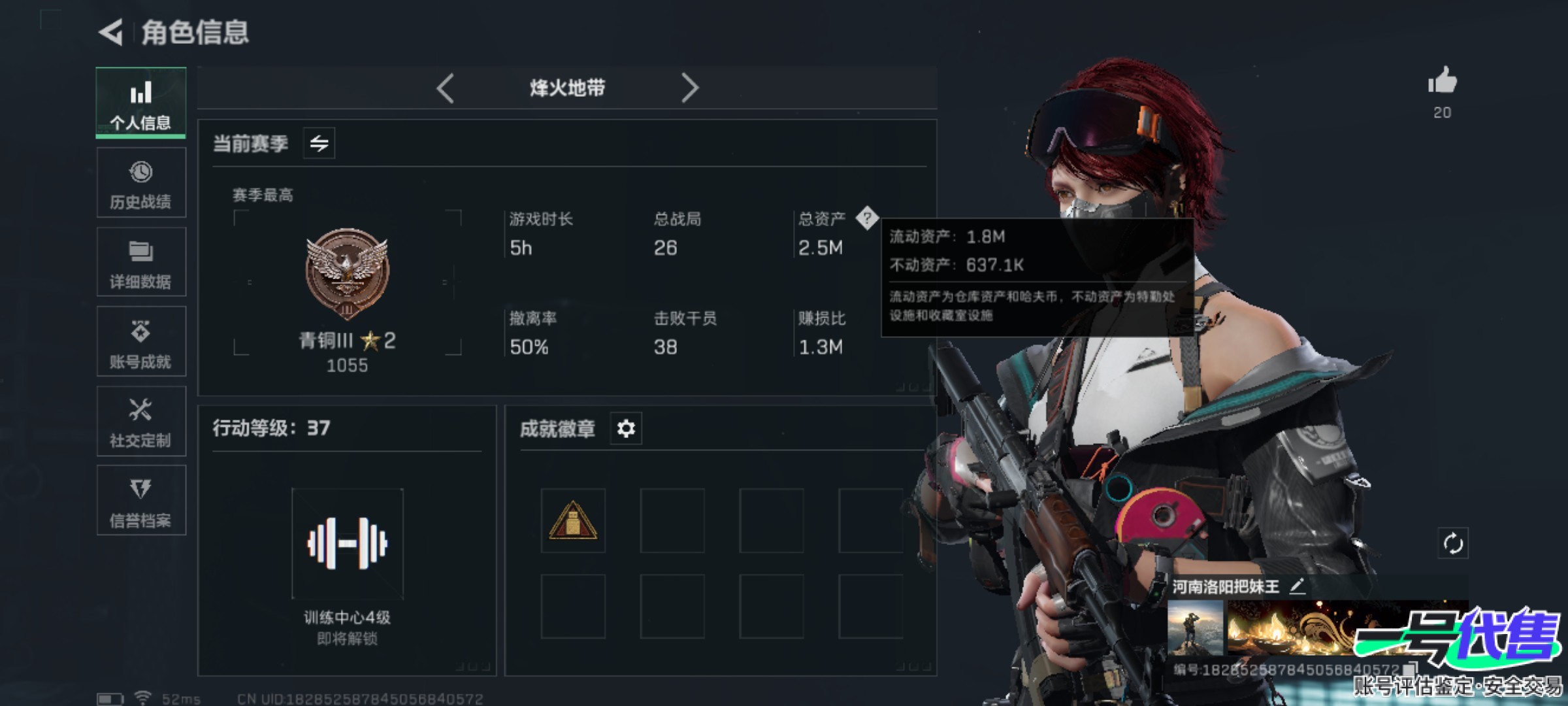Toggle the 当前赛季 season swap button
The image size is (1568, 706).
pyautogui.click(x=319, y=143)
